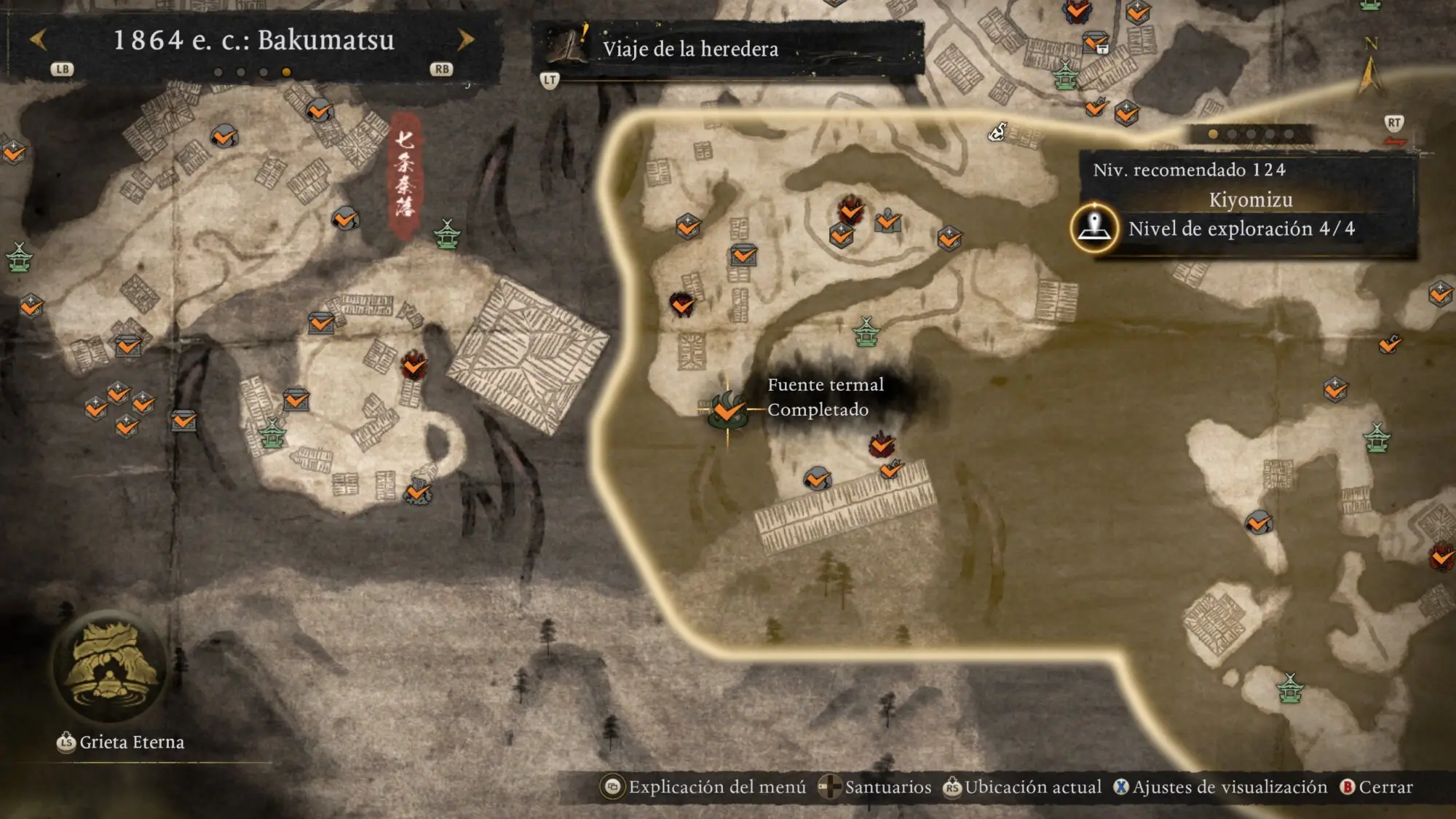Go to the next era with the right arrow
The height and width of the screenshot is (819, 1456).
(465, 39)
